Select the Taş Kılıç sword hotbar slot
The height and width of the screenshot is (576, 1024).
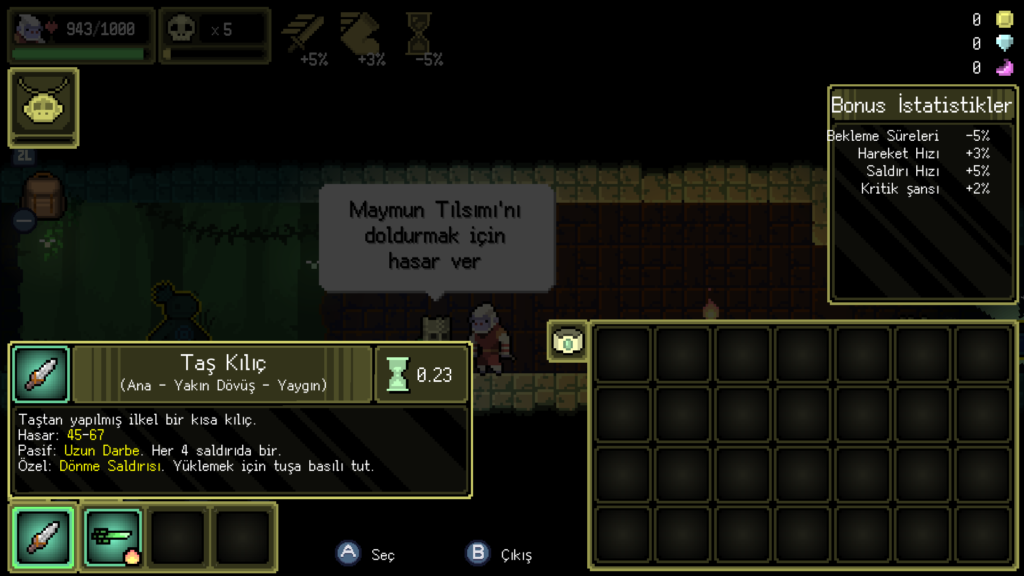click(x=42, y=538)
